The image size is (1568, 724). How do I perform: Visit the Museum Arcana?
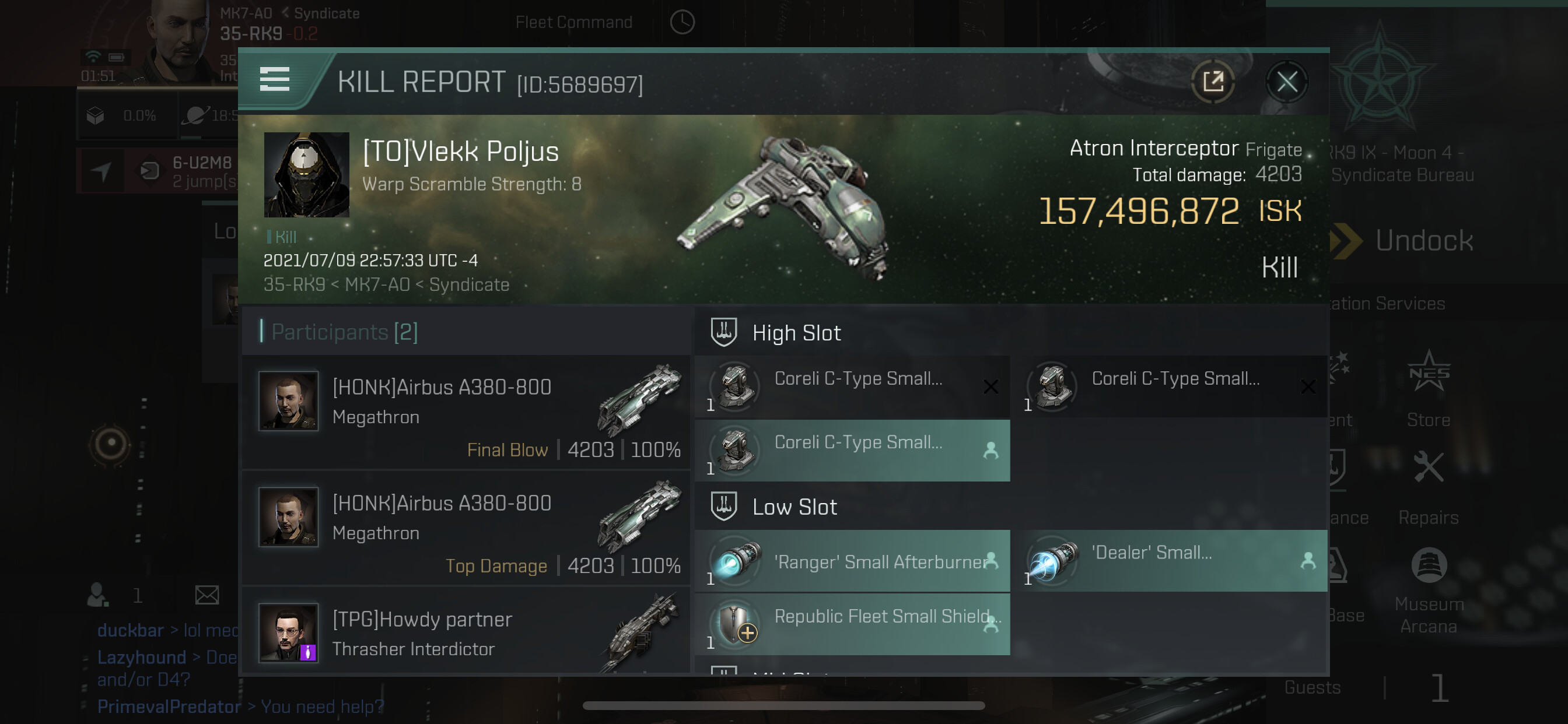[x=1428, y=589]
